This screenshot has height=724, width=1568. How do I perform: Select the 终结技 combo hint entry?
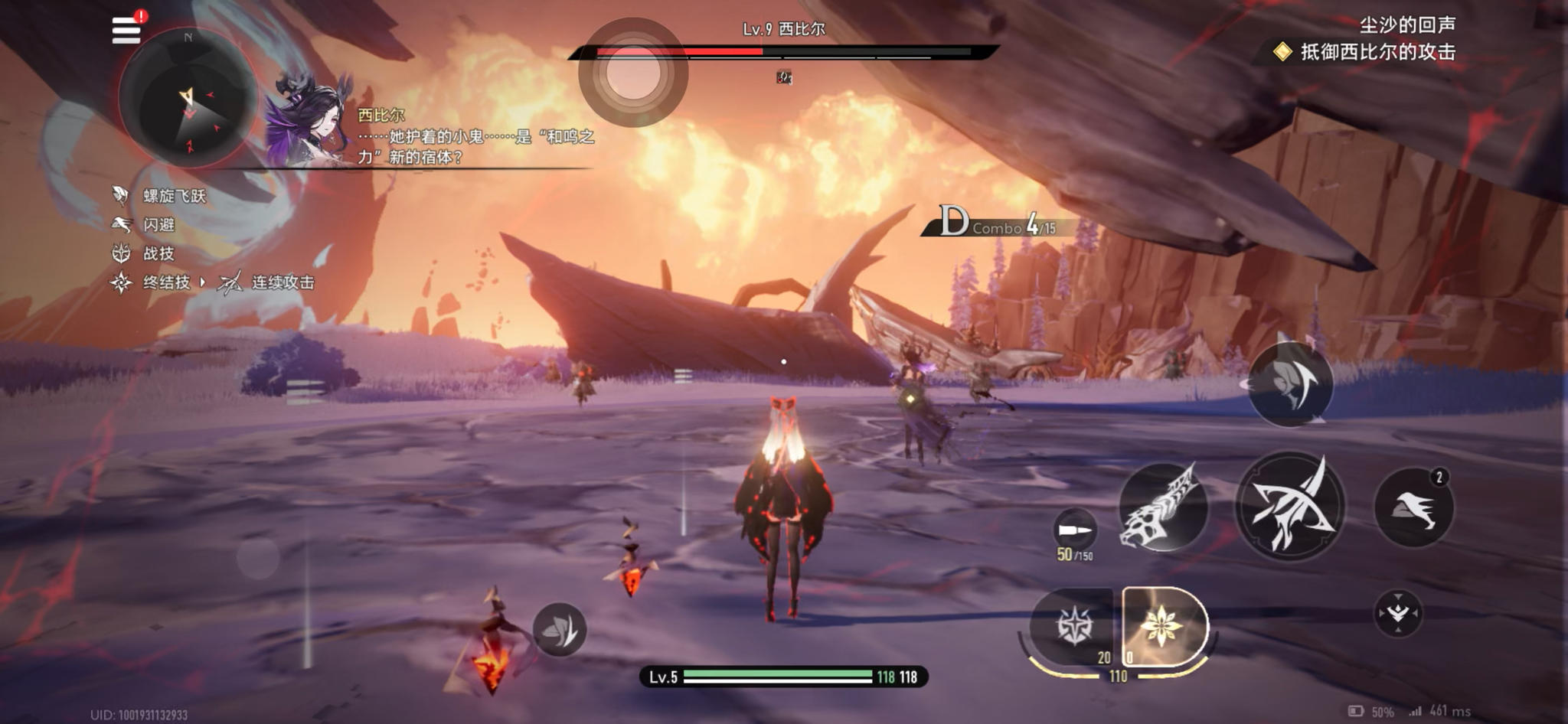(165, 282)
